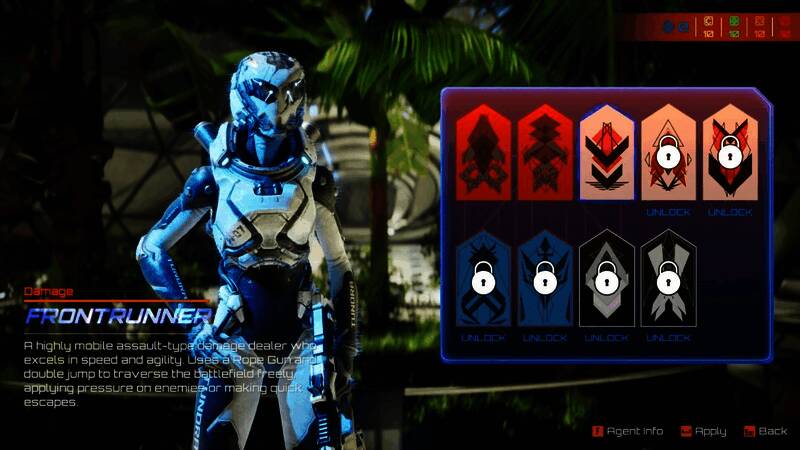
Task: Click UNLOCK under the peach triangle emblem
Action: tap(668, 212)
